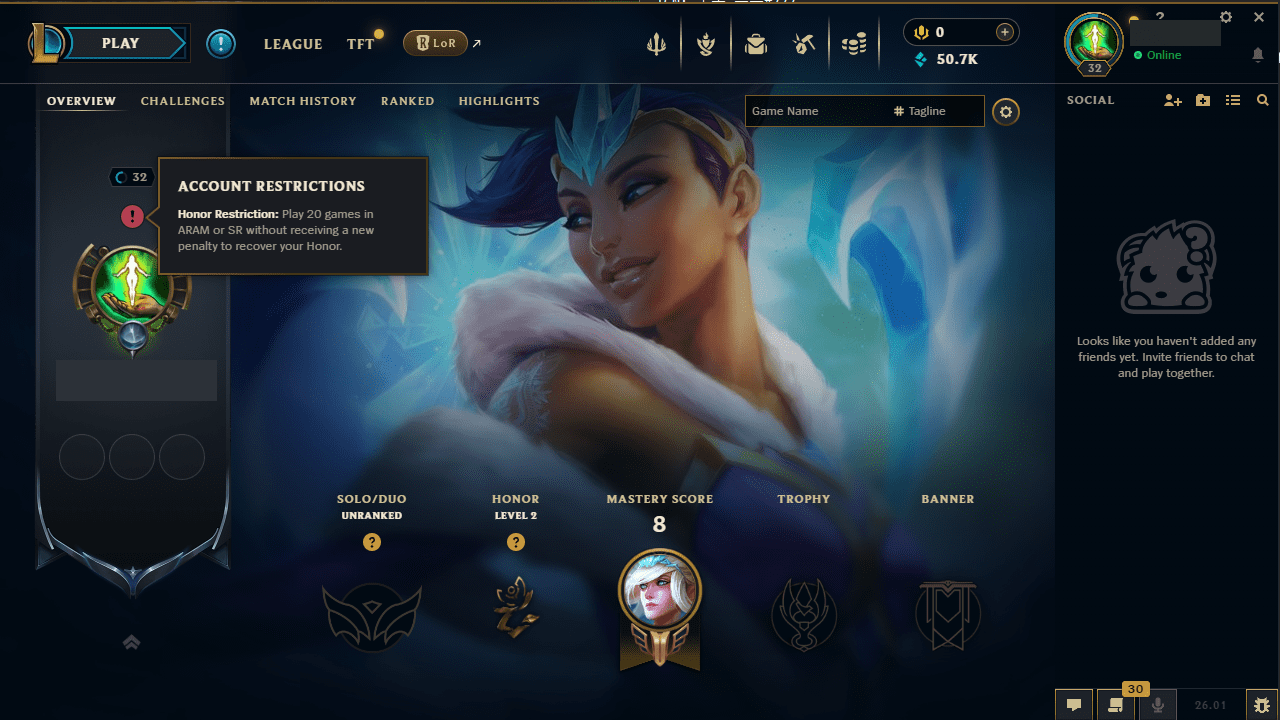Add Riot Points with the plus button

(1002, 32)
